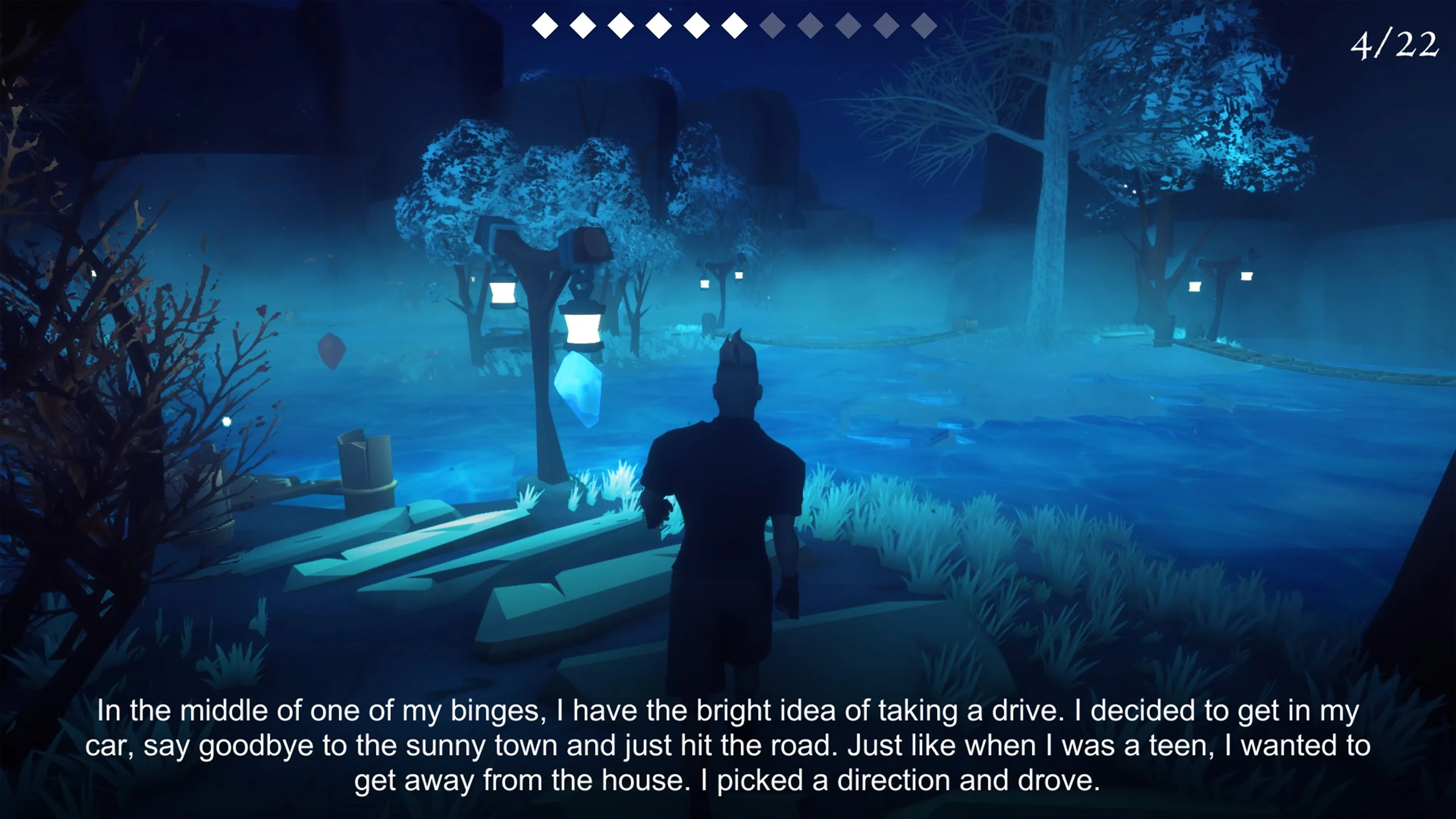Toggle the middle gray diamond marker
The width and height of the screenshot is (1456, 819).
pyautogui.click(x=847, y=25)
